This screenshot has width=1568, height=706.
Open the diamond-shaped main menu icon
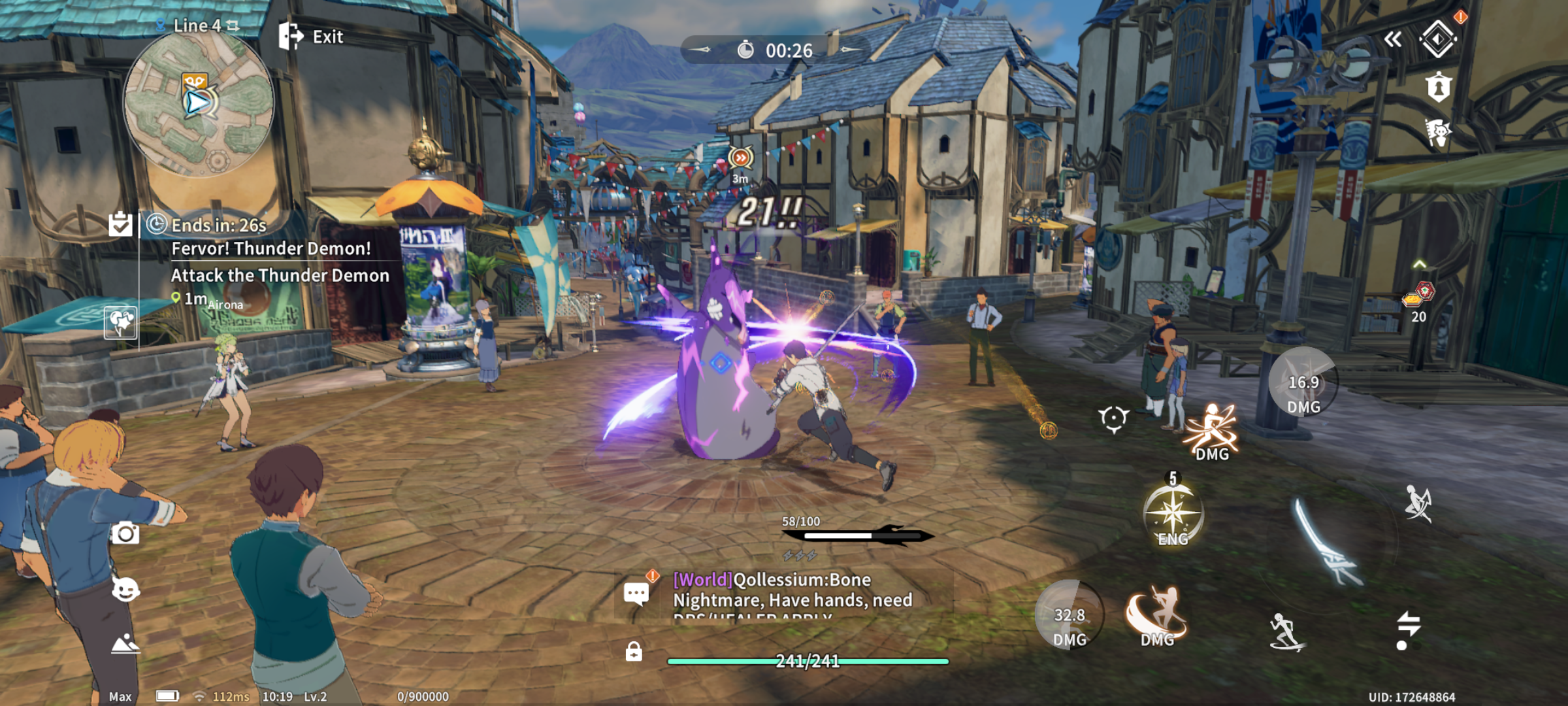pos(1438,39)
